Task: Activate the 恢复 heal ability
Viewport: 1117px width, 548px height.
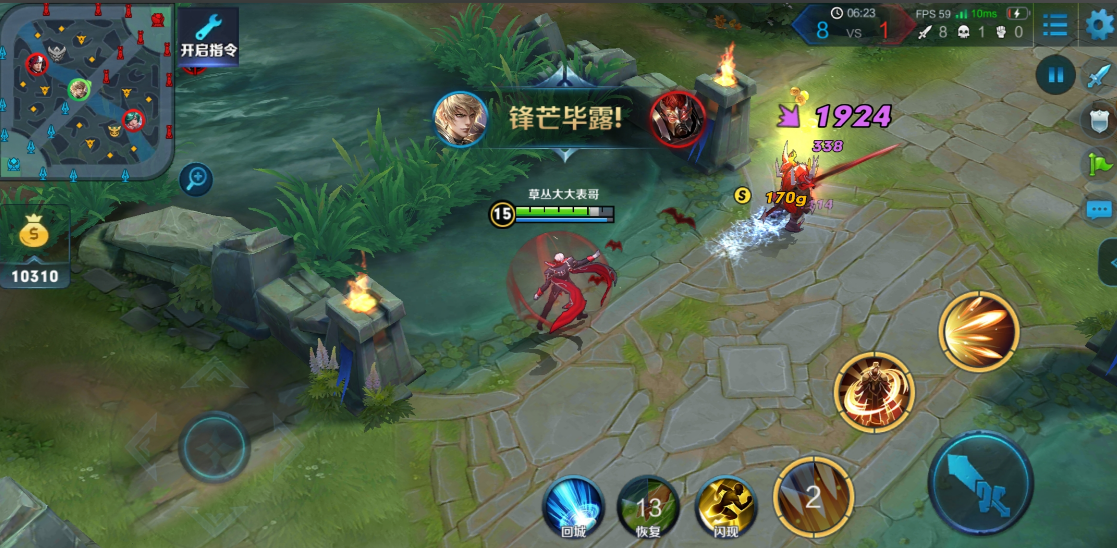Action: coord(648,505)
